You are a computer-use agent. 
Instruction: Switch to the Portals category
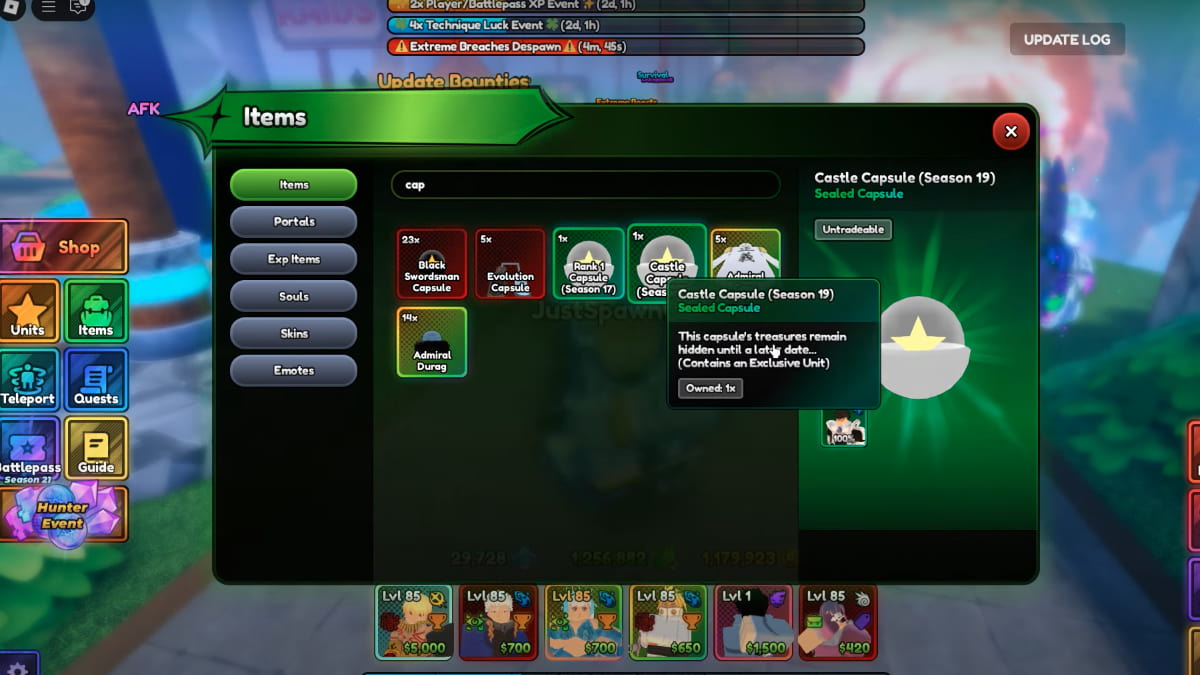point(293,222)
